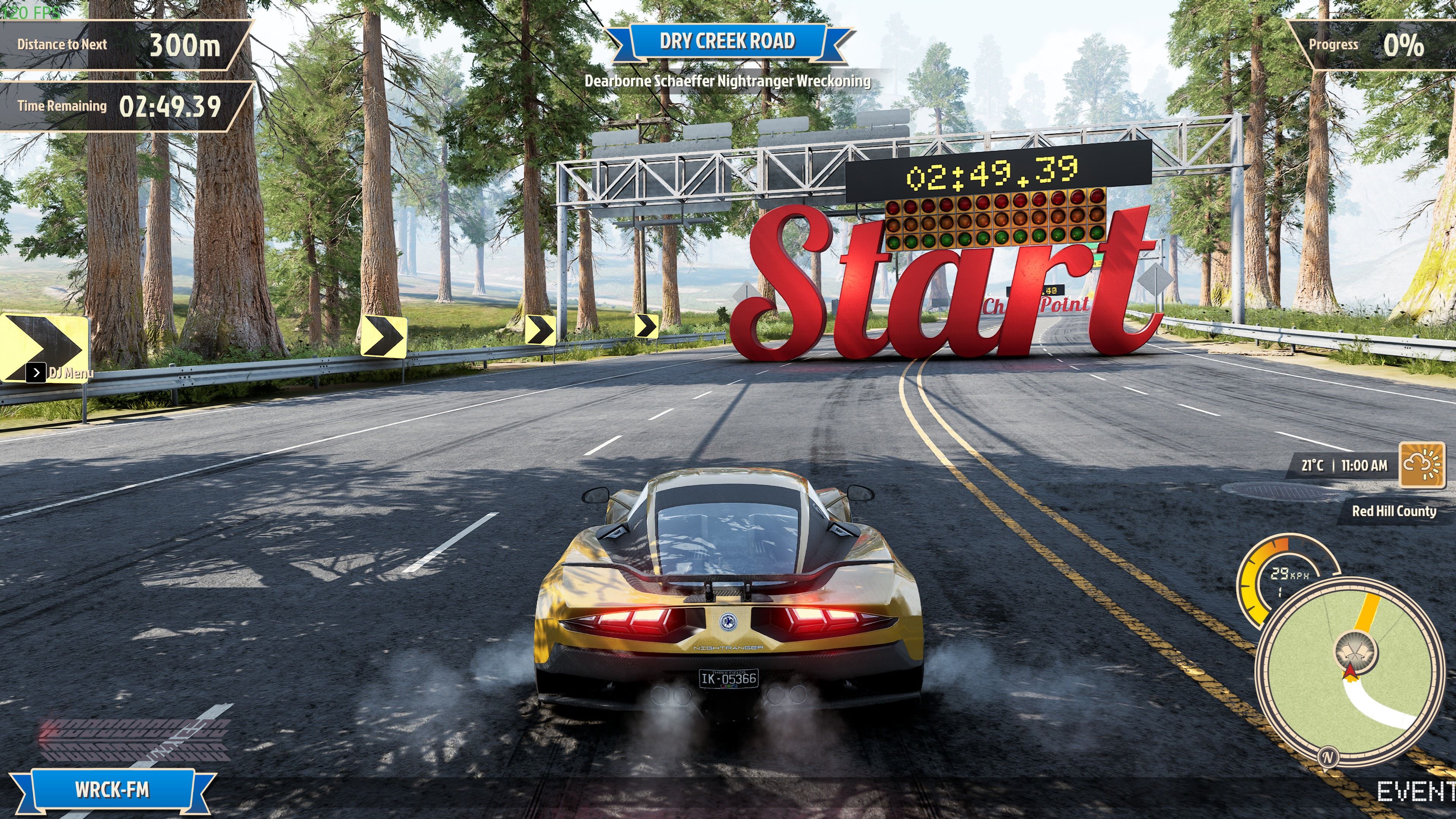The width and height of the screenshot is (1456, 819).
Task: Select the weather icon beside the clock
Action: pos(1422,464)
